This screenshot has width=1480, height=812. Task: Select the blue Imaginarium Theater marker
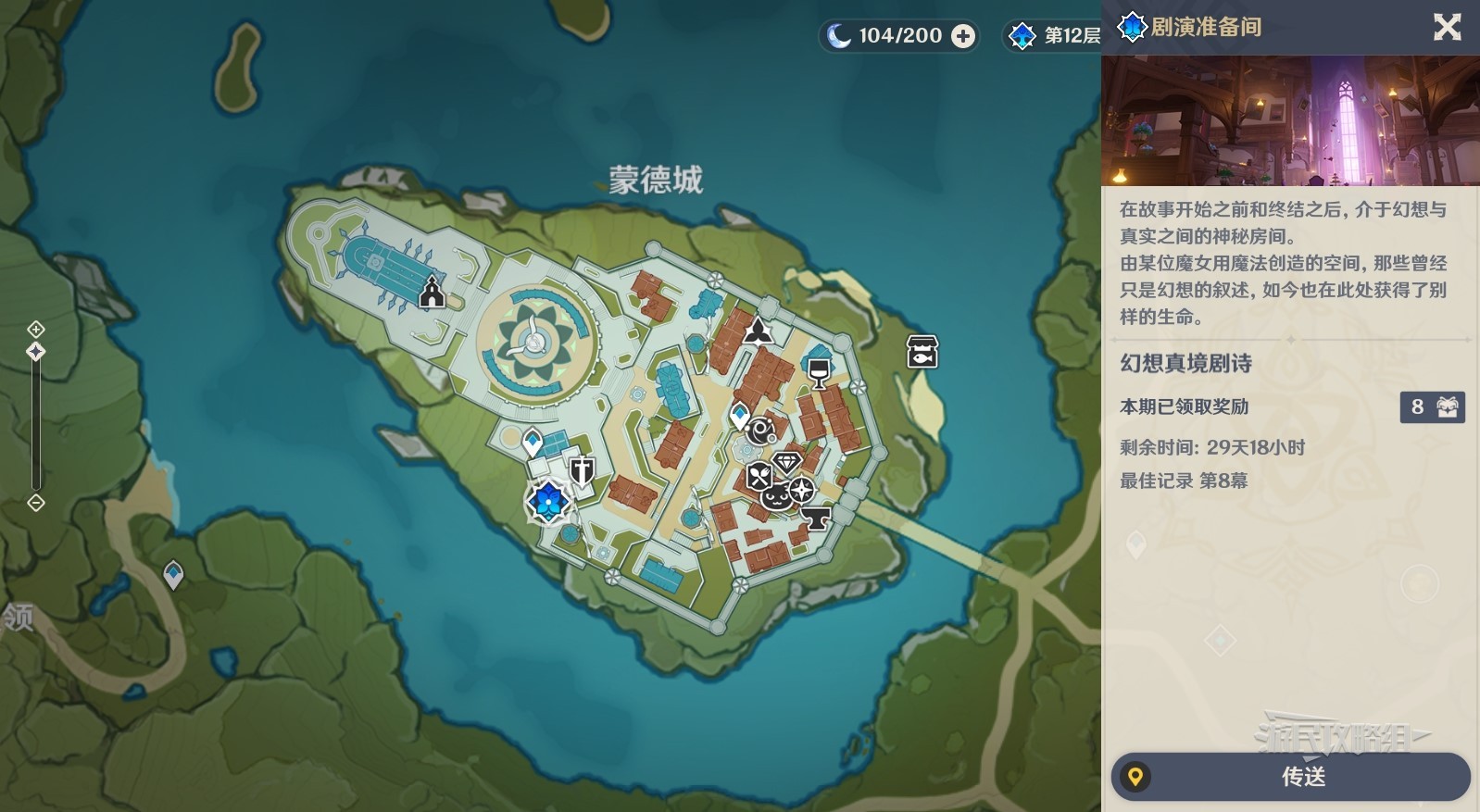pyautogui.click(x=548, y=501)
